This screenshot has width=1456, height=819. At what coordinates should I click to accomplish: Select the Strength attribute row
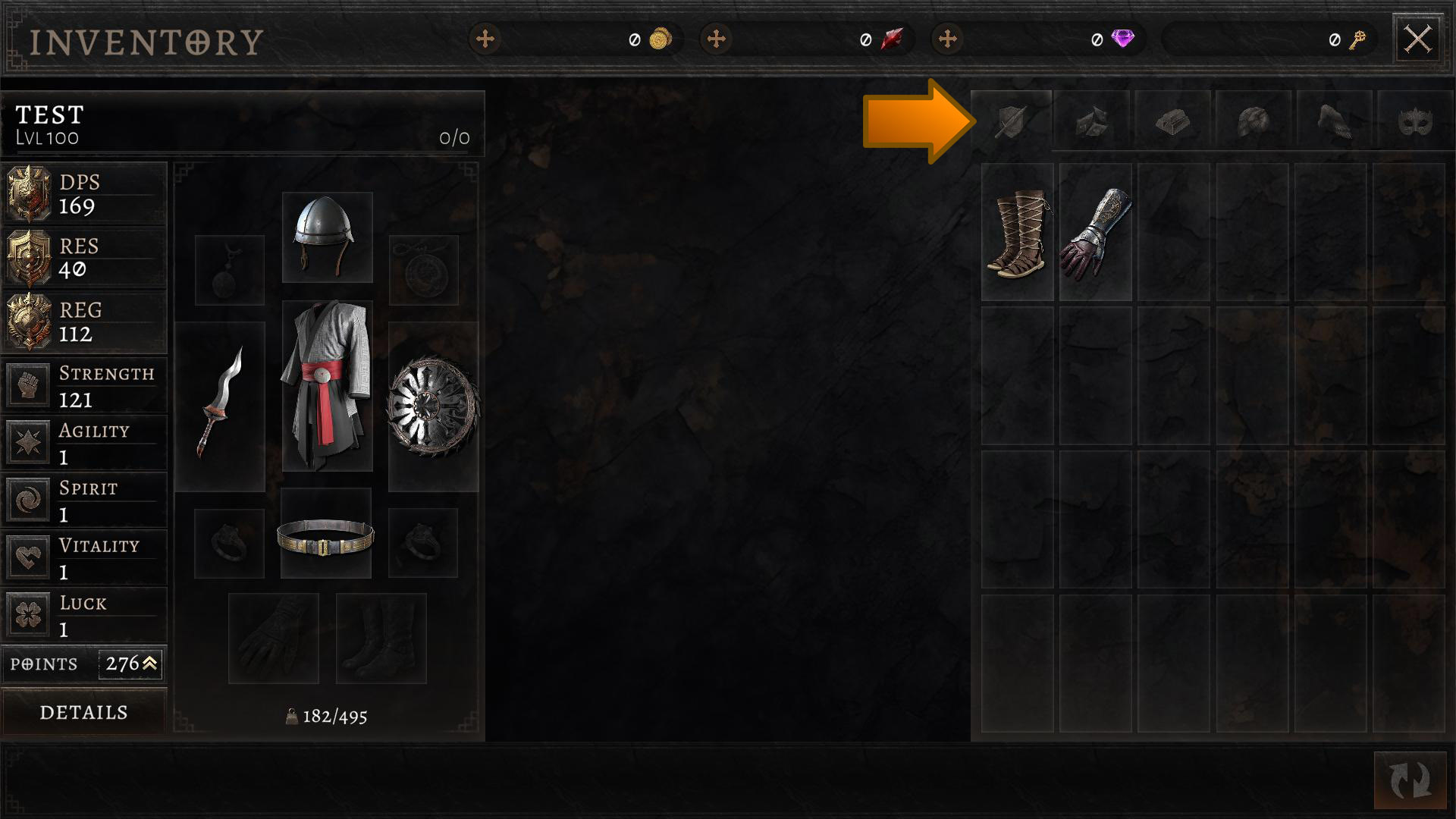83,385
